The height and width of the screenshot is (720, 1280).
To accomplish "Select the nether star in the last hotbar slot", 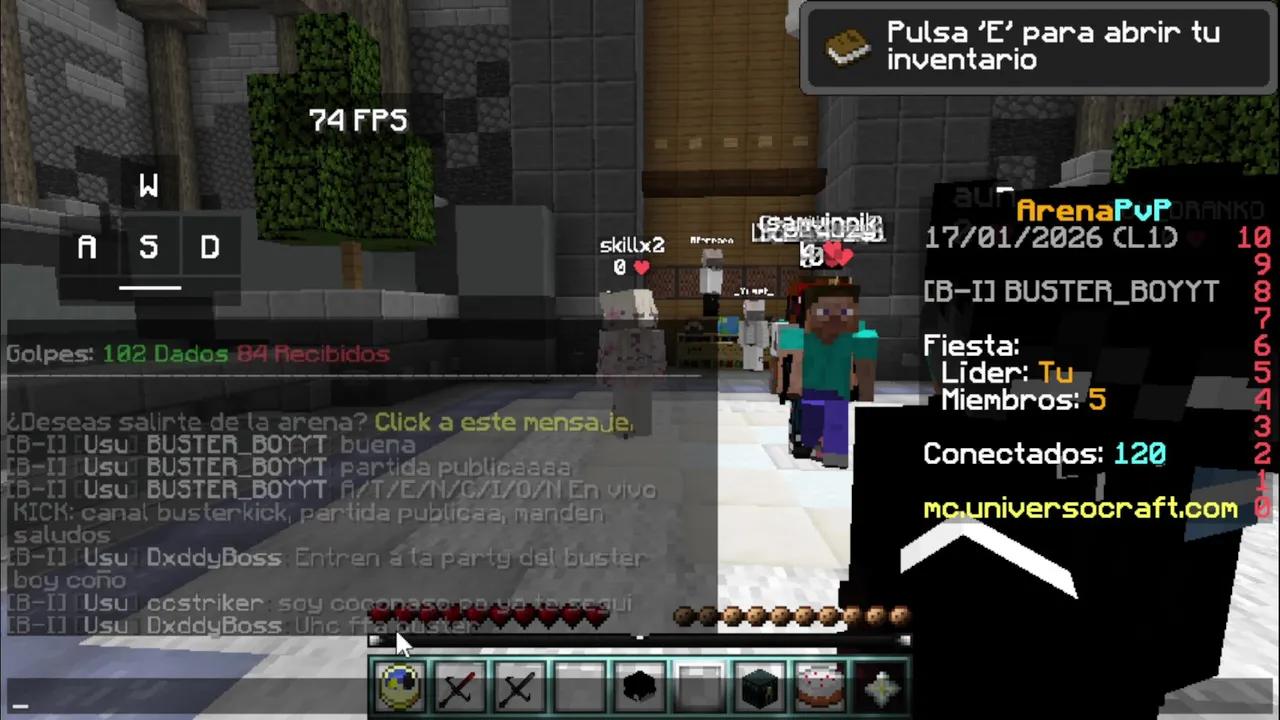I will [x=880, y=686].
